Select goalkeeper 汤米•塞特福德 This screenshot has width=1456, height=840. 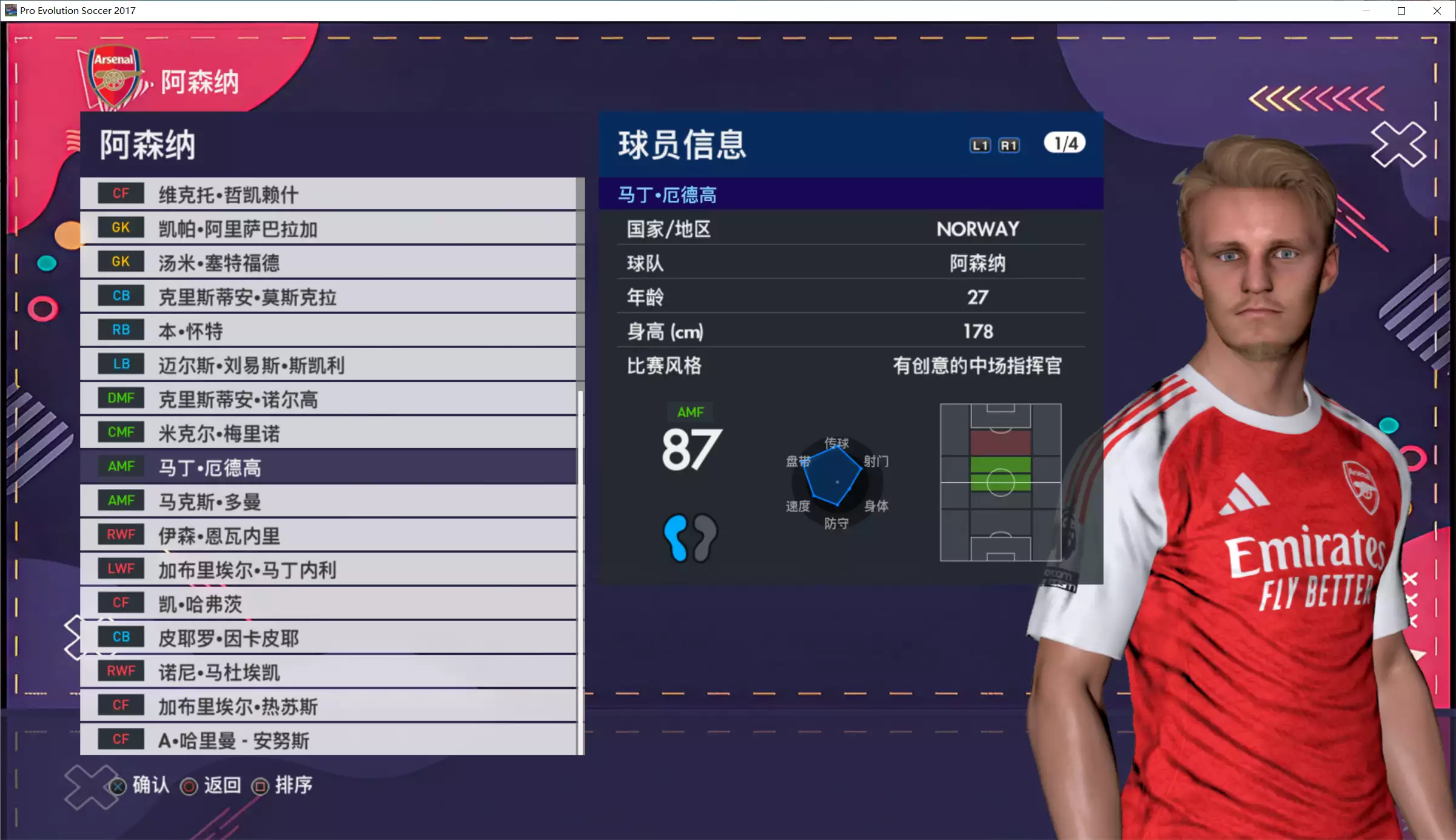327,262
